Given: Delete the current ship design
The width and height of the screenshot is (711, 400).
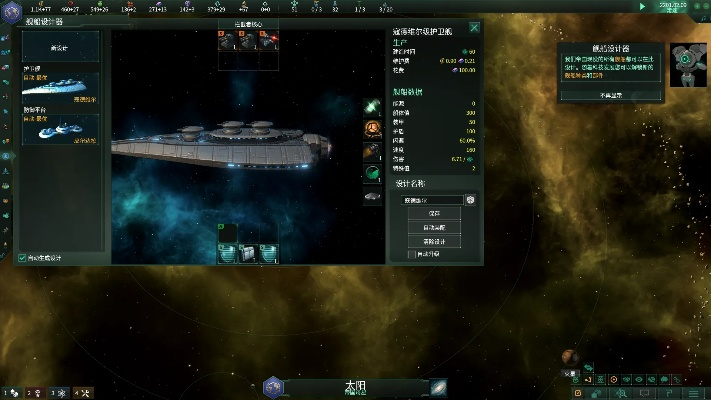Looking at the screenshot, I should point(434,241).
